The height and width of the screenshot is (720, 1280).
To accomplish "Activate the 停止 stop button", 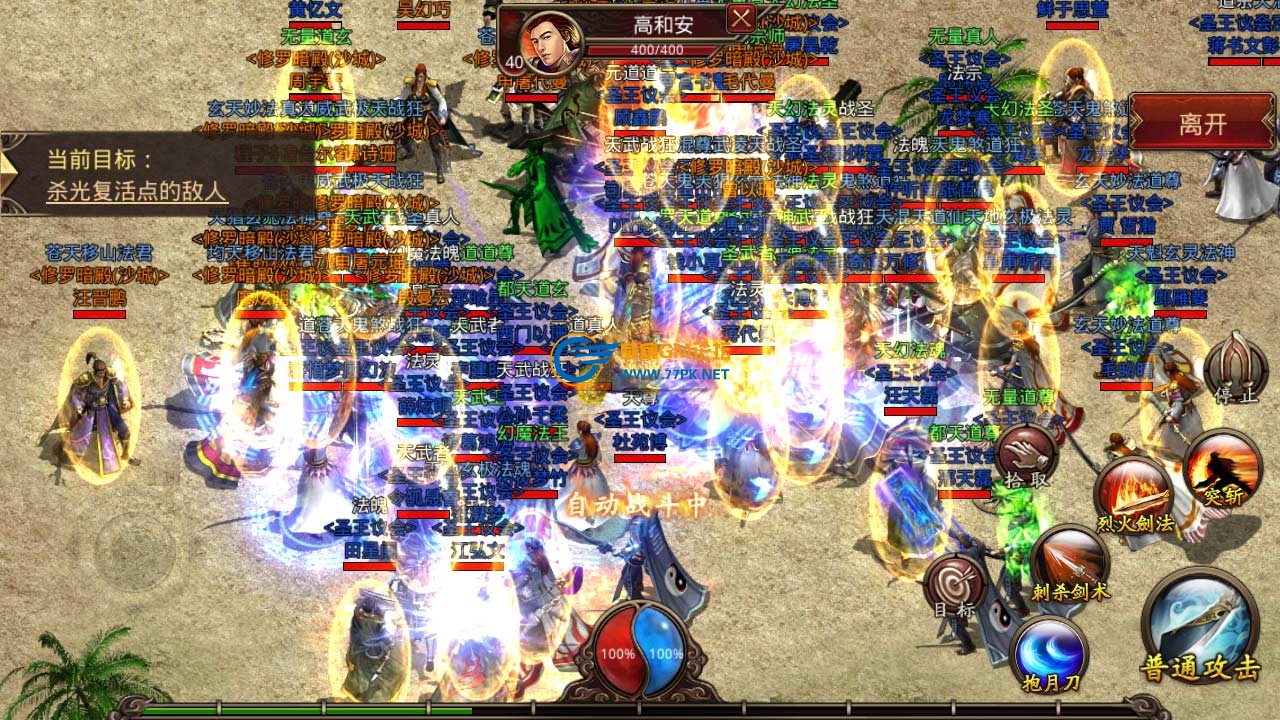I will pyautogui.click(x=1235, y=367).
